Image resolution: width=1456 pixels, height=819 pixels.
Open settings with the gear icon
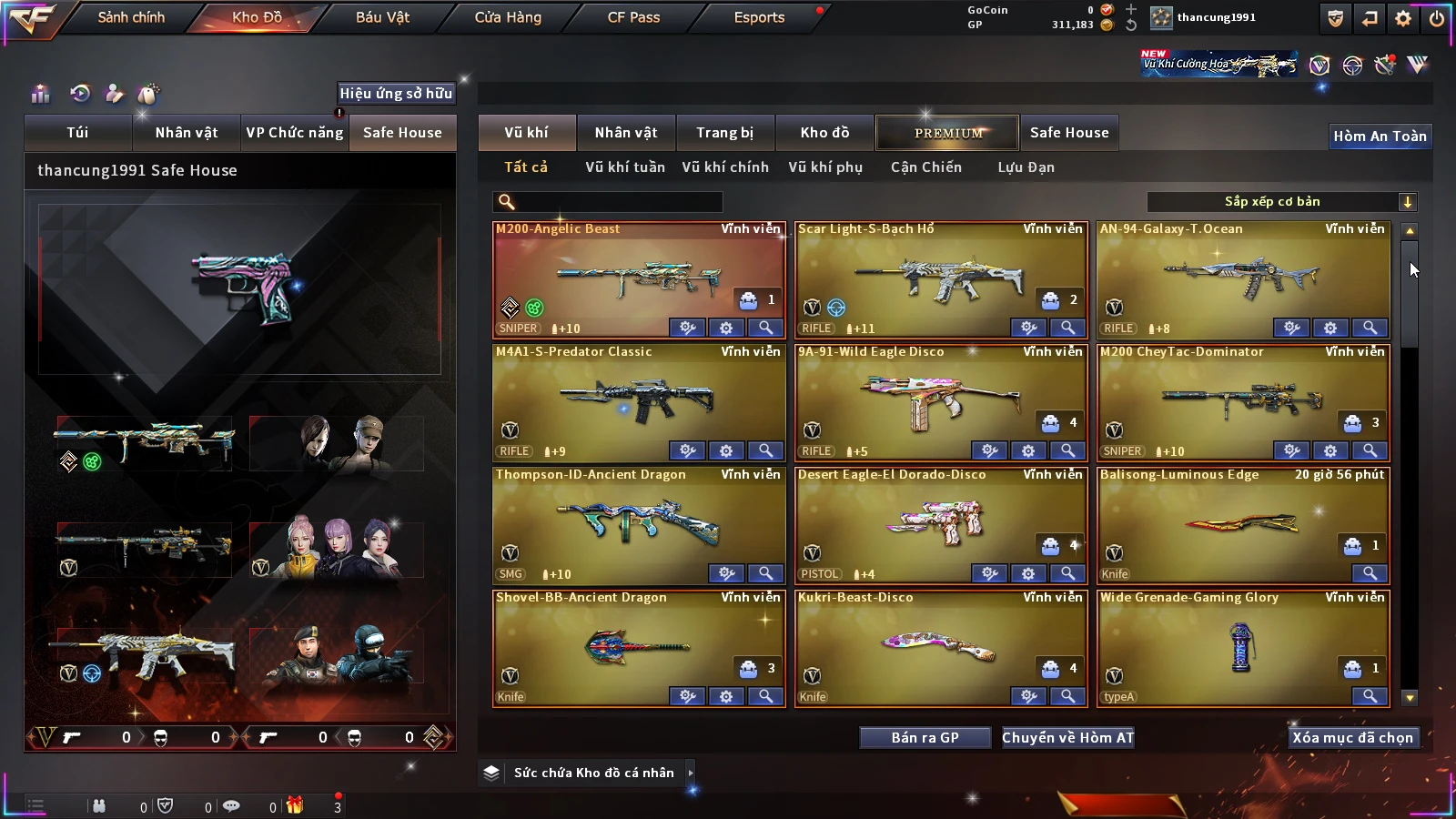tap(1403, 18)
